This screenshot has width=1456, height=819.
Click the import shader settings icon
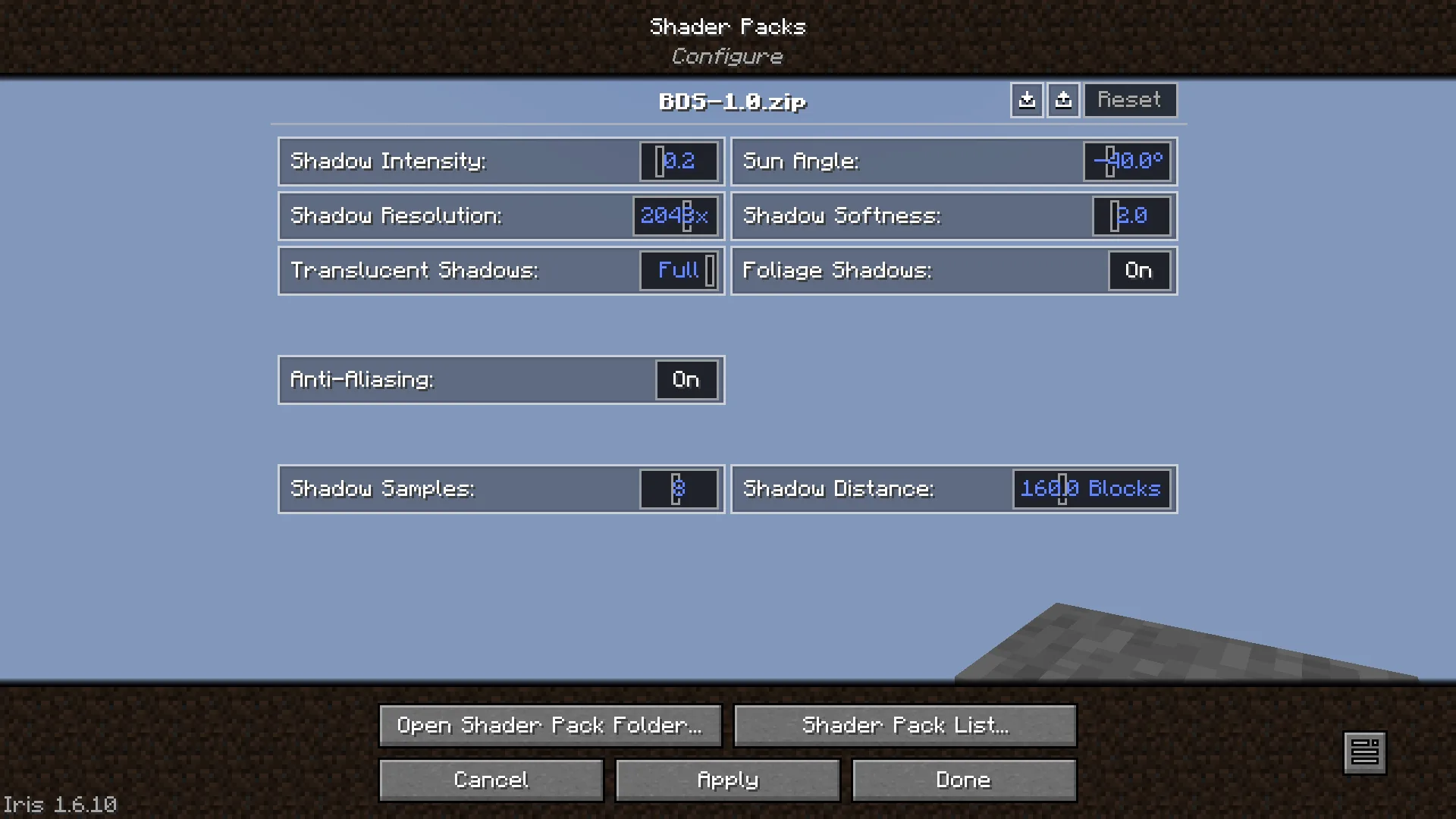tap(1027, 99)
